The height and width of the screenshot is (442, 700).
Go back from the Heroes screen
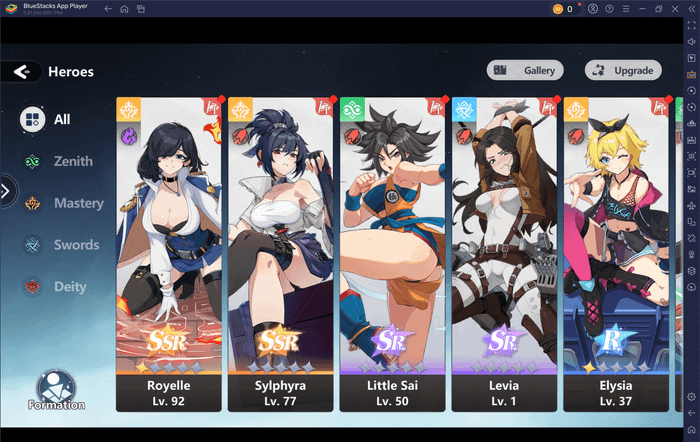(22, 71)
